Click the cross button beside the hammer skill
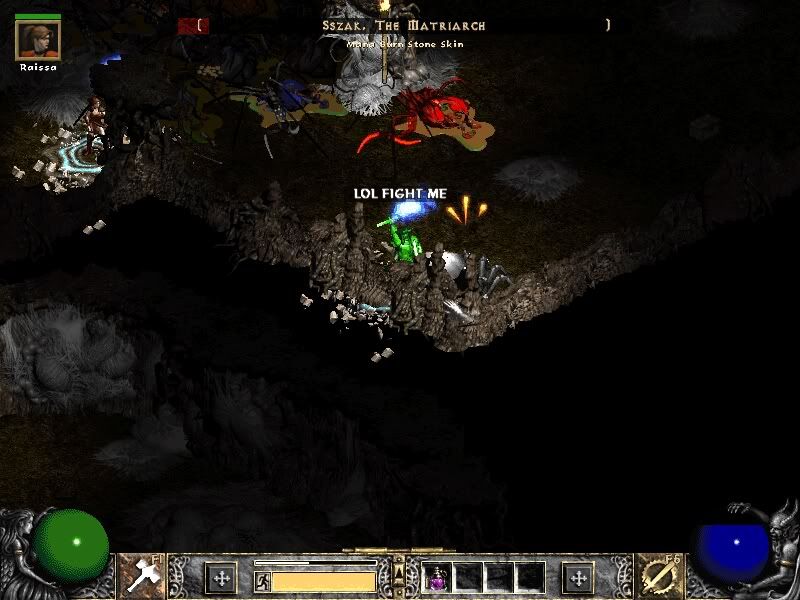The width and height of the screenshot is (800, 600). [221, 577]
